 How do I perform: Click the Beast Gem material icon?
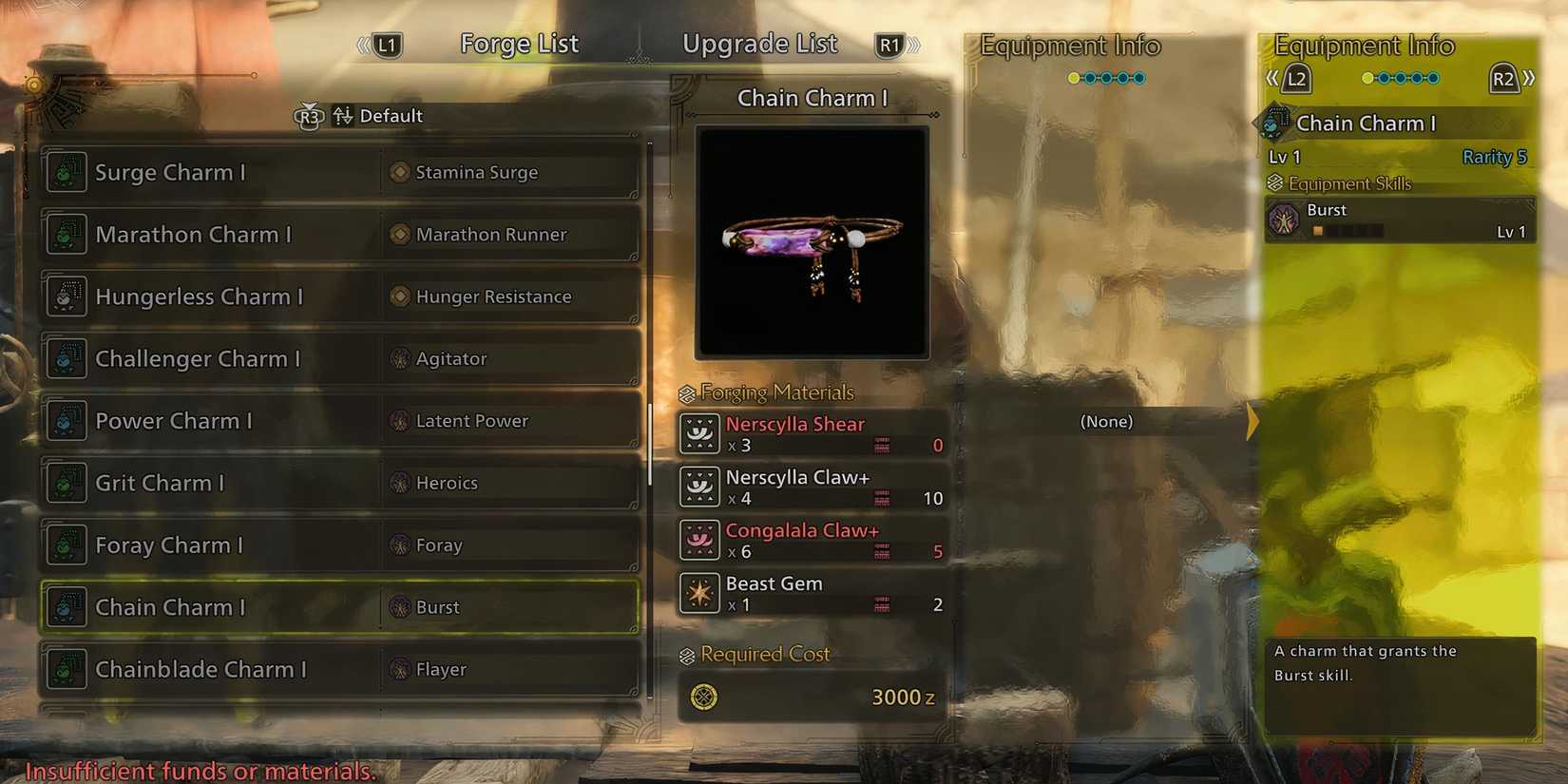pos(698,593)
